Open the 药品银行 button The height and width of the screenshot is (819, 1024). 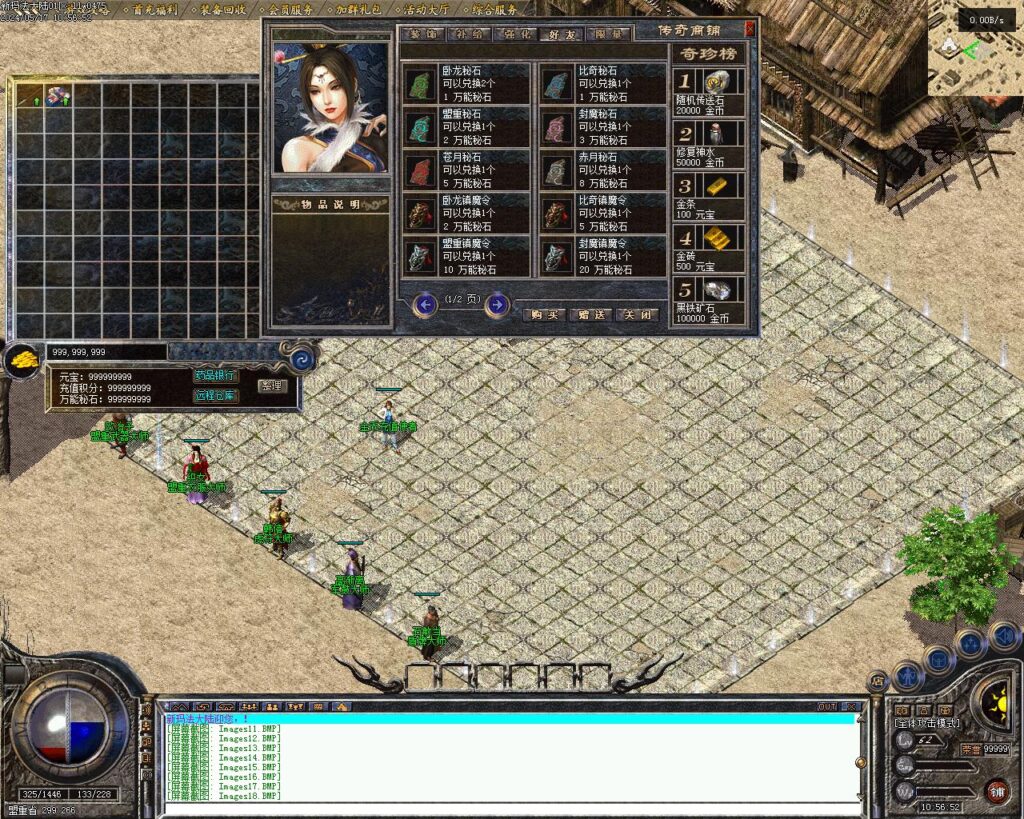coord(215,376)
